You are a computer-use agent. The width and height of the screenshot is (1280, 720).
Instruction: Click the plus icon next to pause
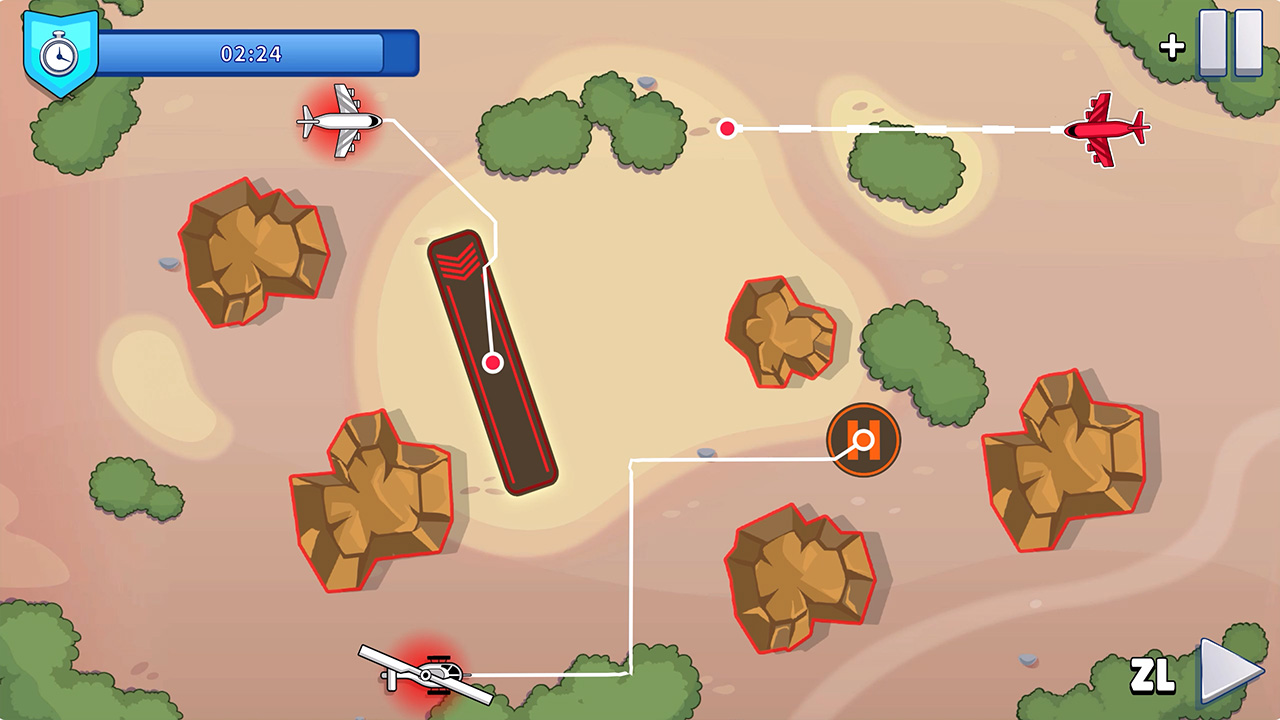[1171, 45]
